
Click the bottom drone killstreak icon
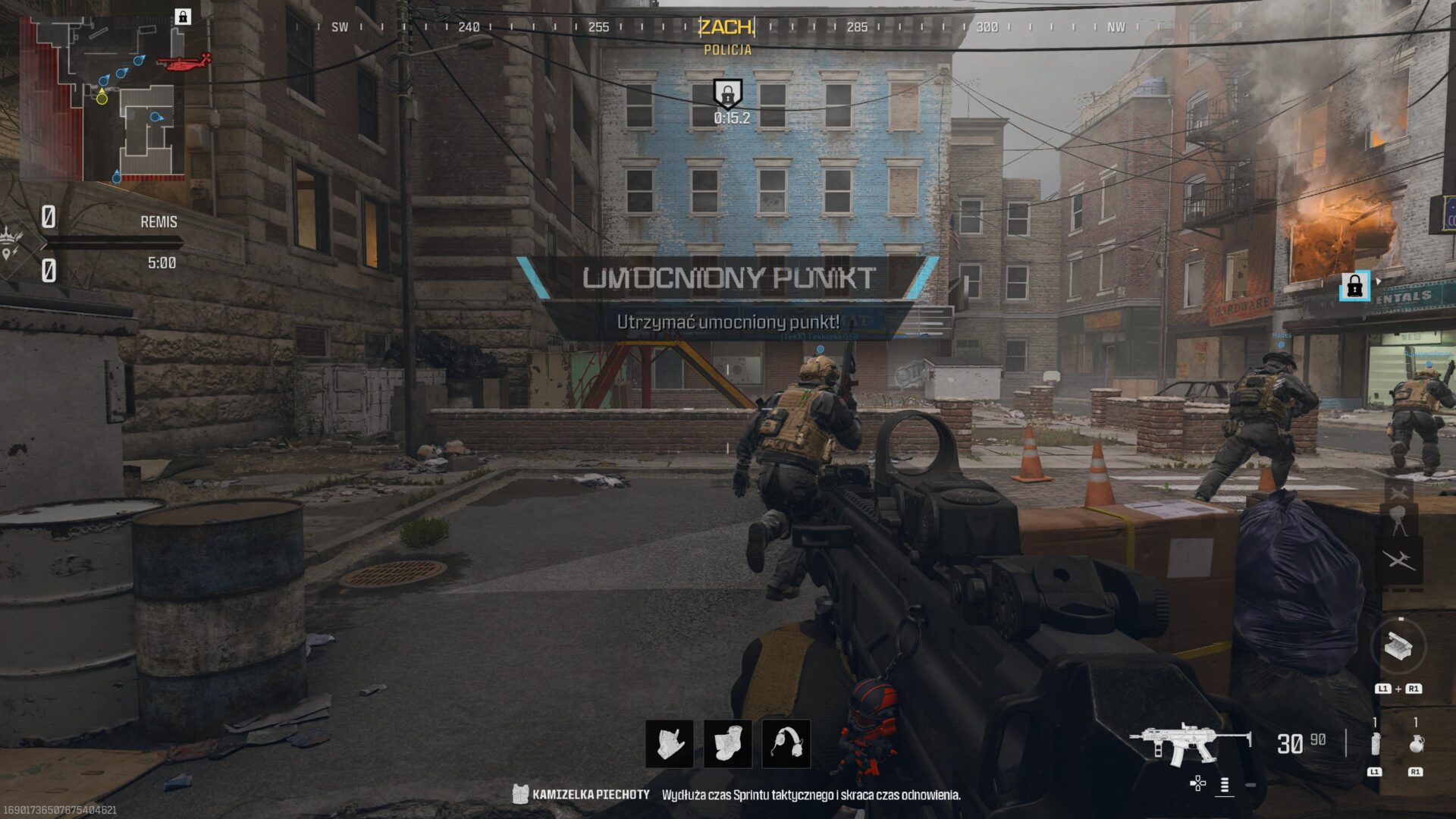(1398, 560)
